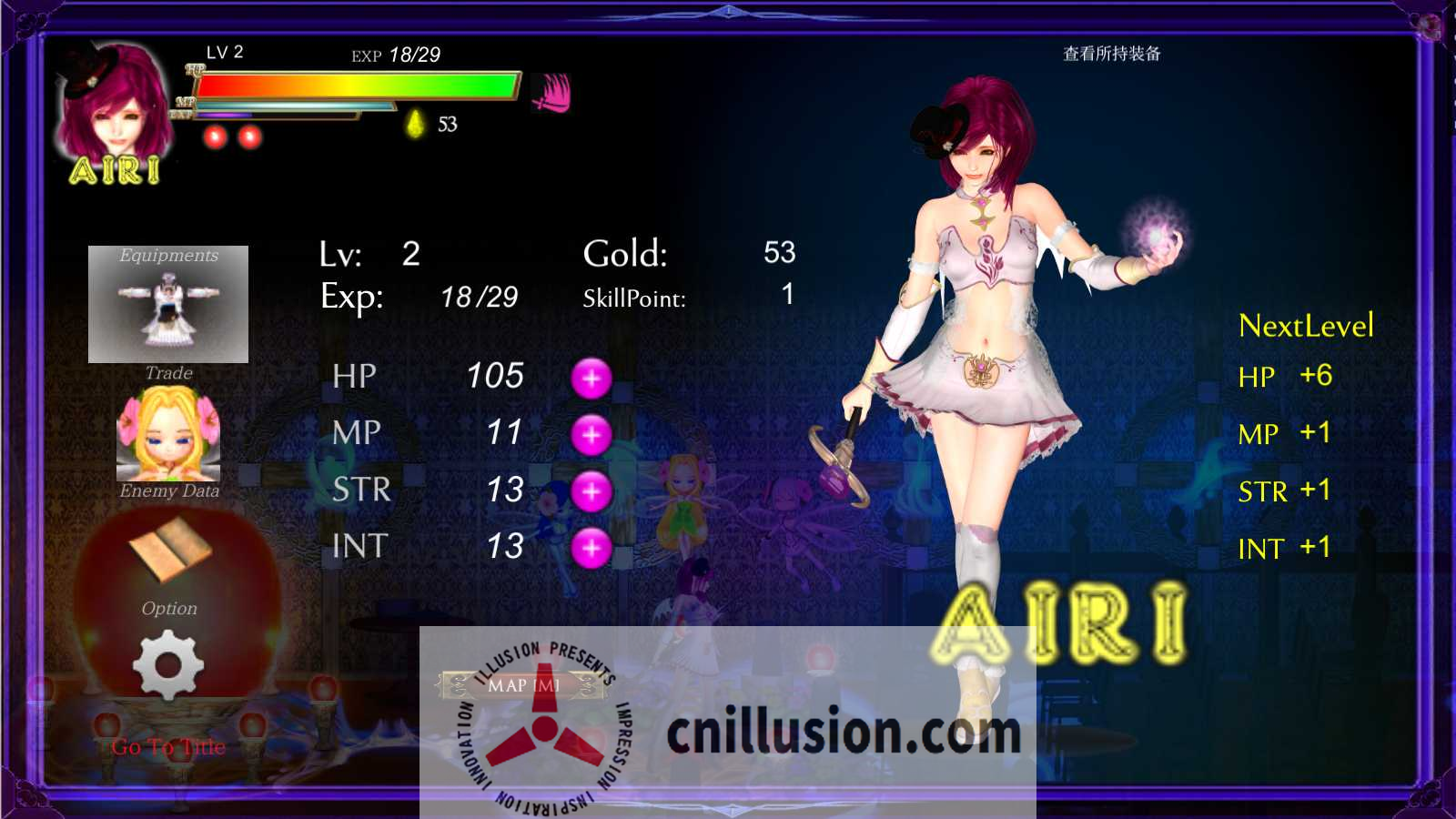Click the 查看所持装备 equipment text

[1112, 55]
